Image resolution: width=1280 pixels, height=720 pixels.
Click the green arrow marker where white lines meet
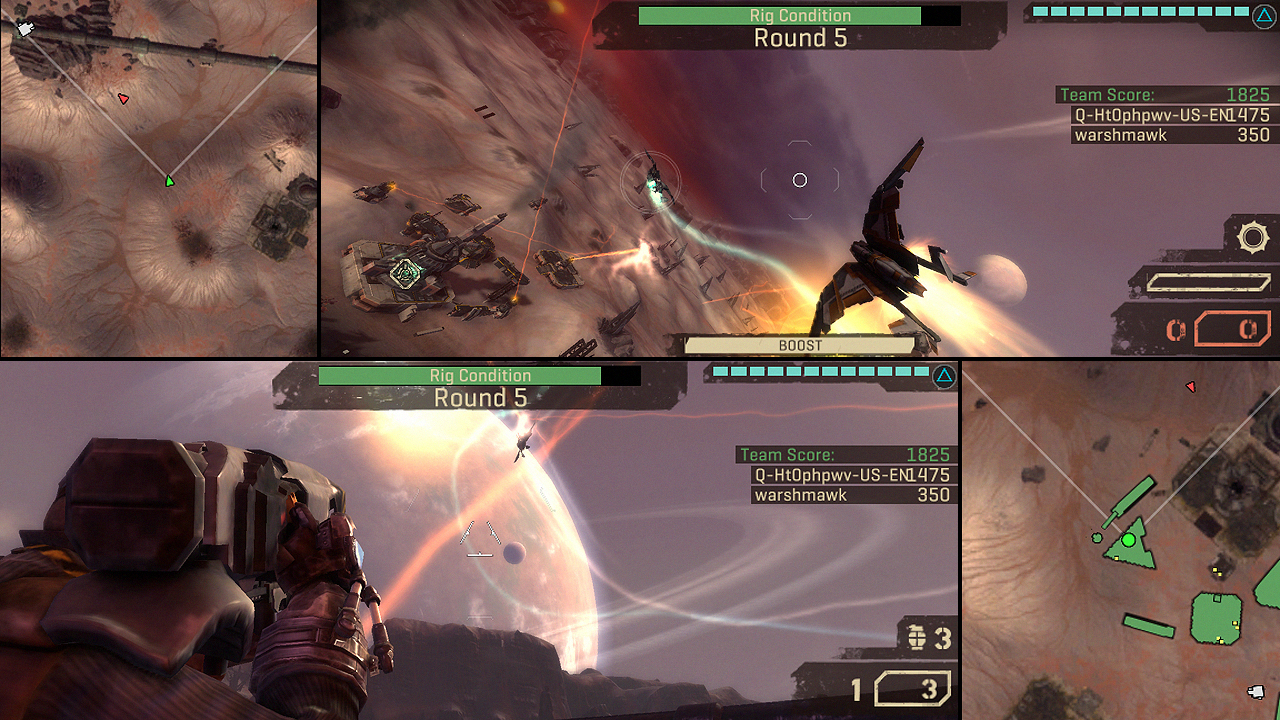pyautogui.click(x=170, y=181)
